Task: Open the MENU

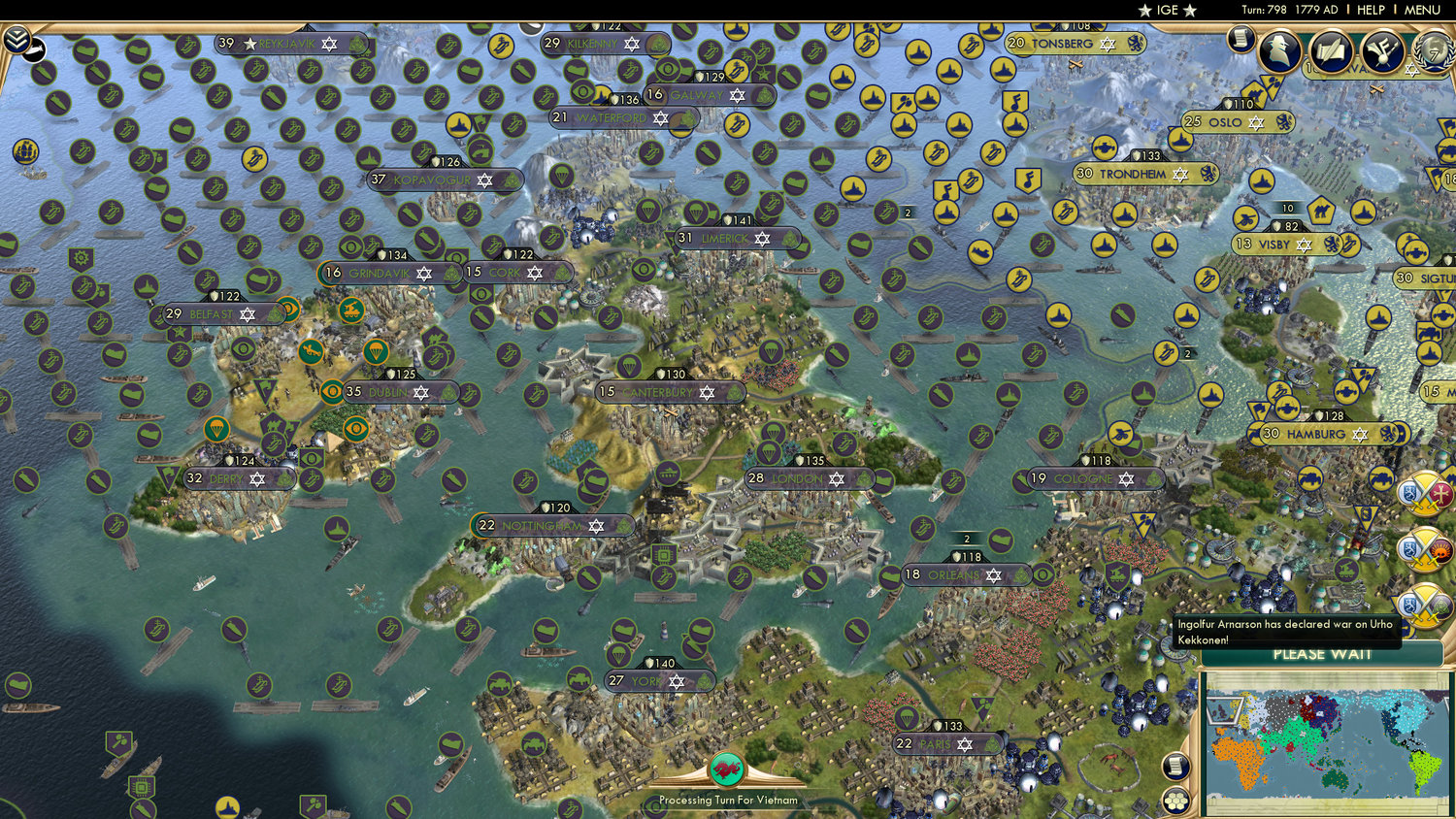Action: [x=1423, y=10]
